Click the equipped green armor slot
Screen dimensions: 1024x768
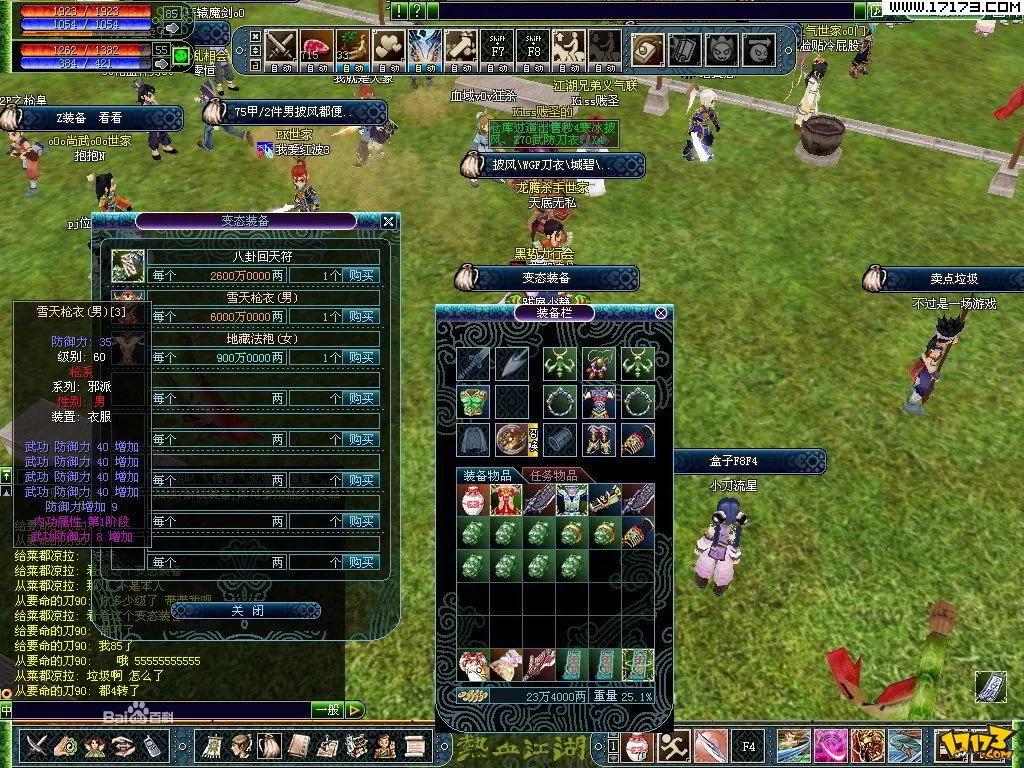pos(472,402)
